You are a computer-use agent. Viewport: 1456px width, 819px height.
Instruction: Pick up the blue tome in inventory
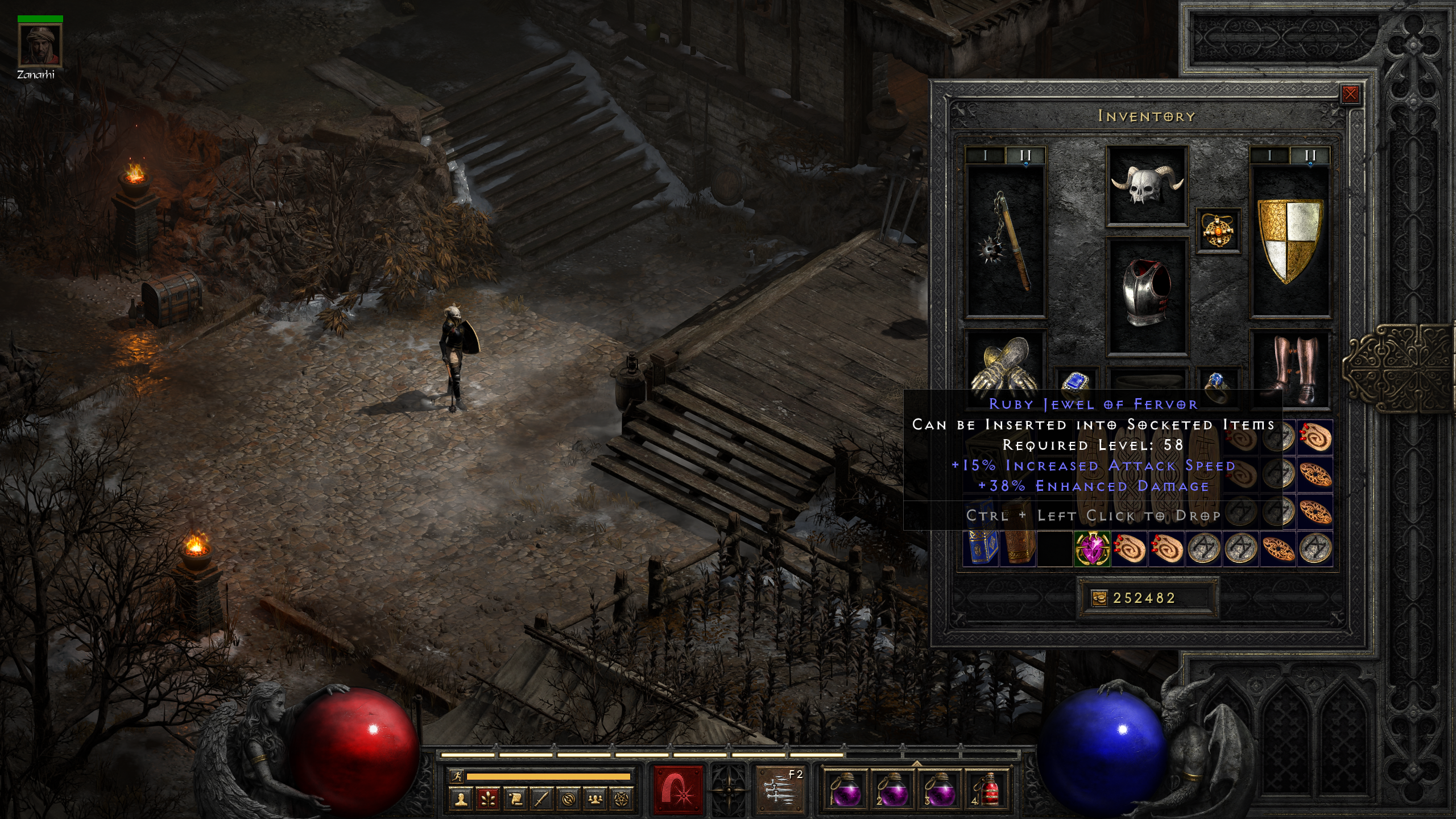point(981,549)
